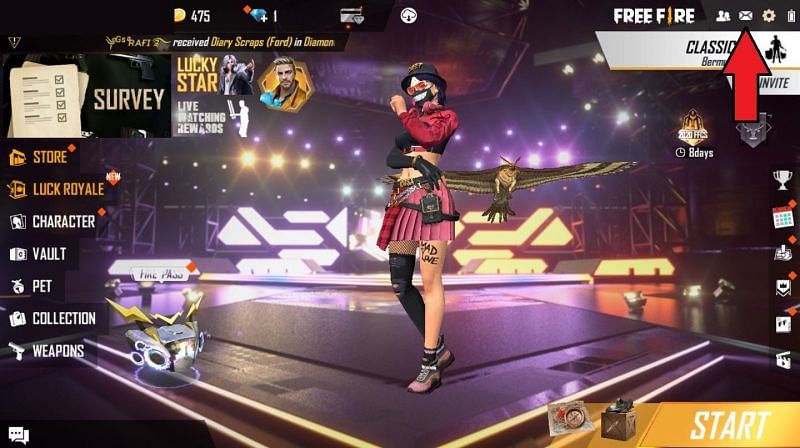Image resolution: width=800 pixels, height=448 pixels.
Task: Open the gear settings icon
Action: click(769, 16)
